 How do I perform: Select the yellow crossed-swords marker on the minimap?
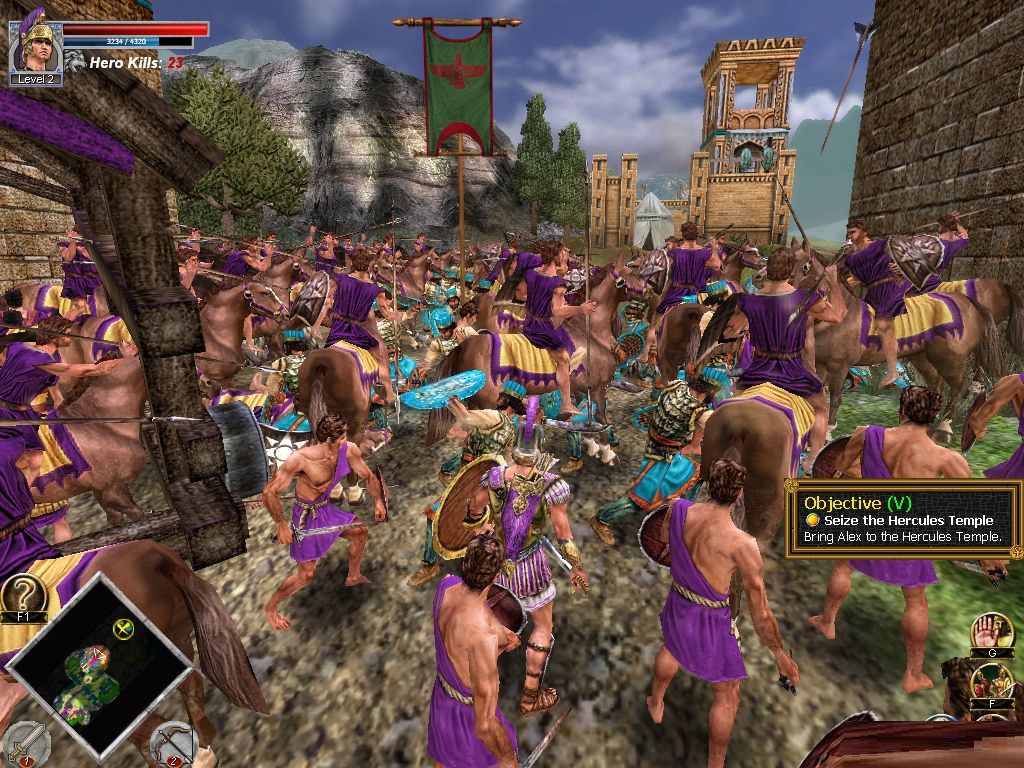(x=124, y=629)
